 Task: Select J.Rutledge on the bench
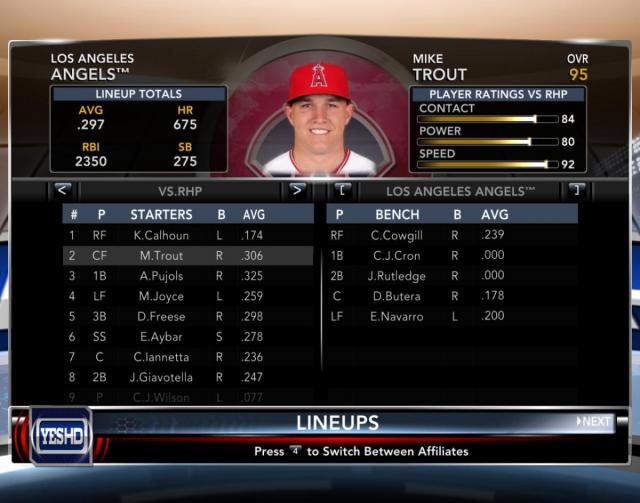point(396,276)
